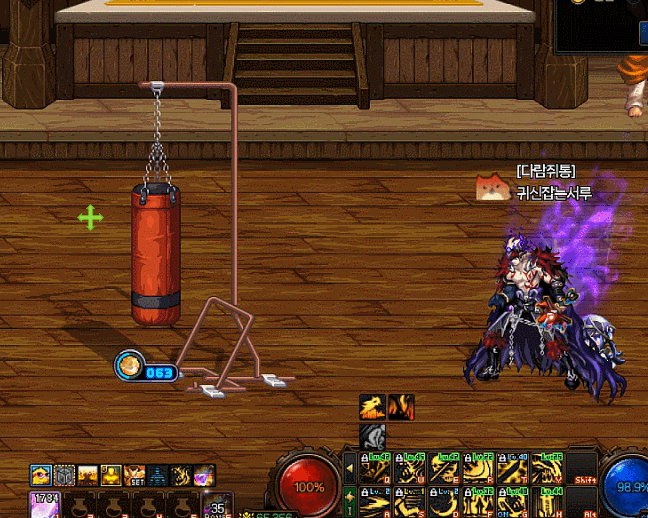This screenshot has width=648, height=518.
Task: Click the 063 combo counter badge
Action: (147, 371)
